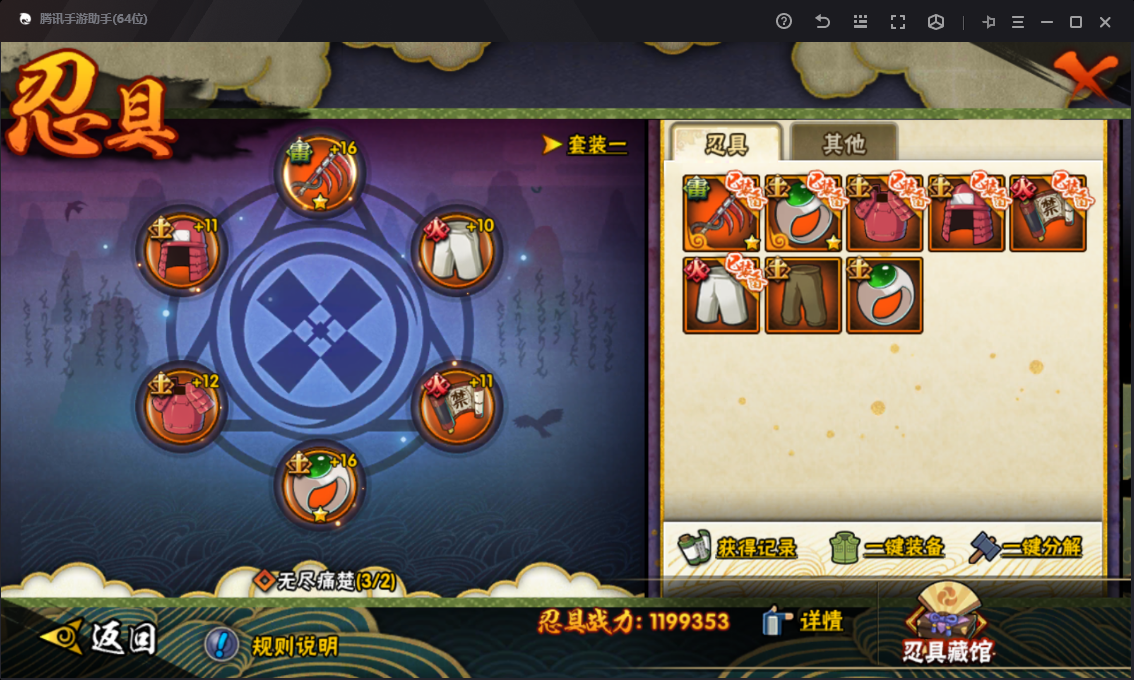1134x680 pixels.
Task: Open the 规则说明 rules explanation
Action: [272, 645]
